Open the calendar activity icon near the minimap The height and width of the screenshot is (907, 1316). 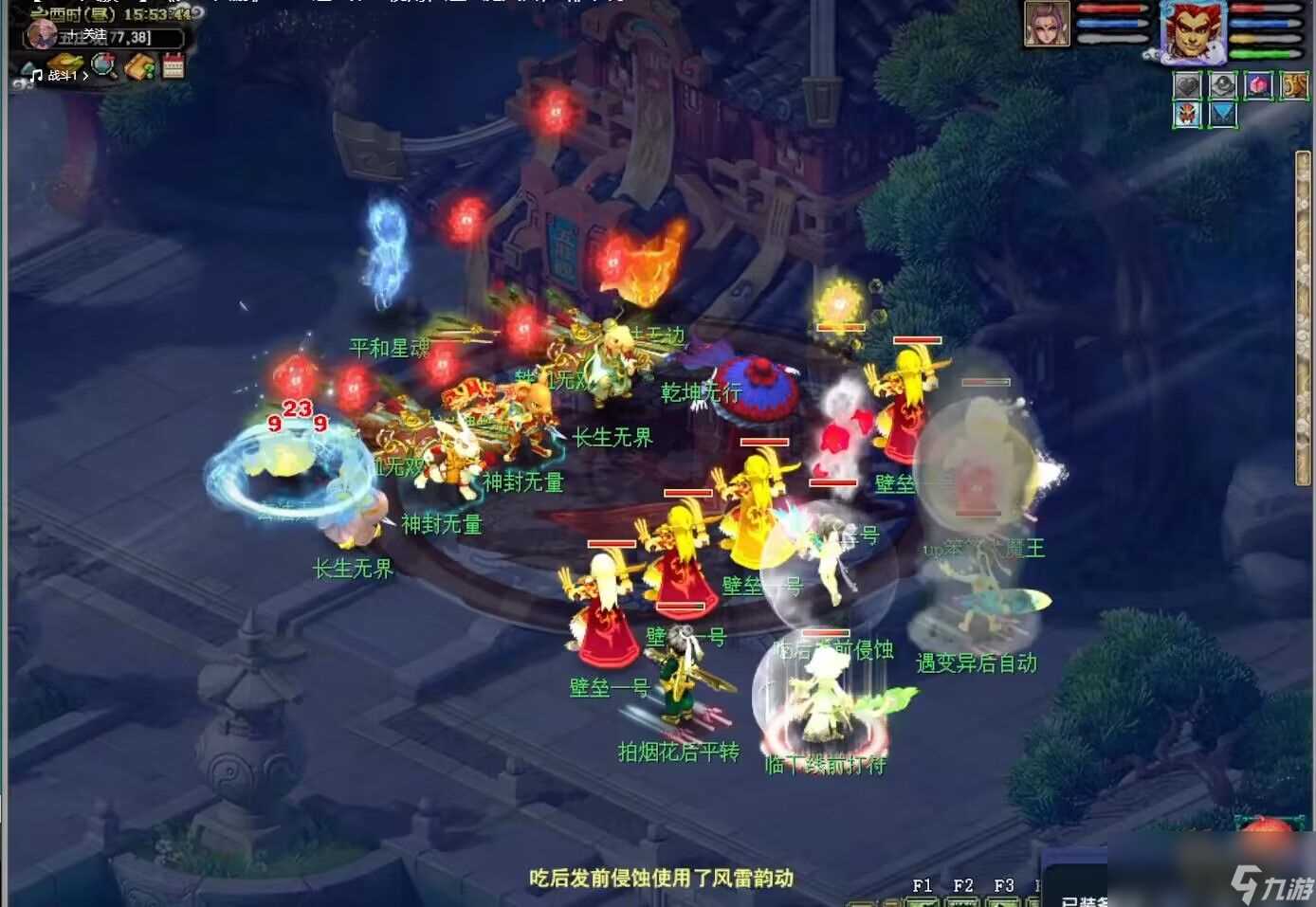(173, 65)
